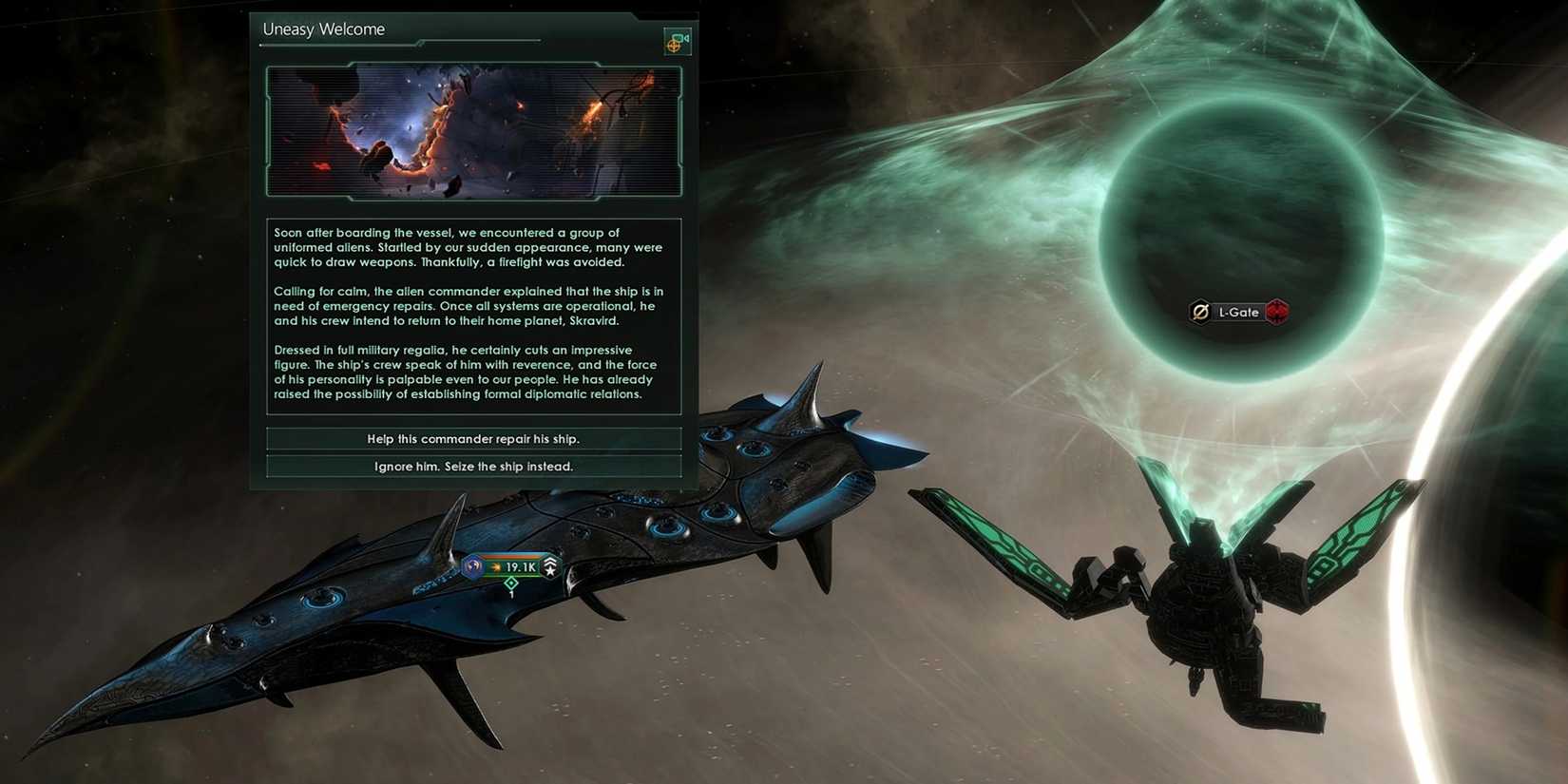Viewport: 1568px width, 784px height.
Task: Click the fleet power star icon beside 19.1K
Action: point(496,566)
